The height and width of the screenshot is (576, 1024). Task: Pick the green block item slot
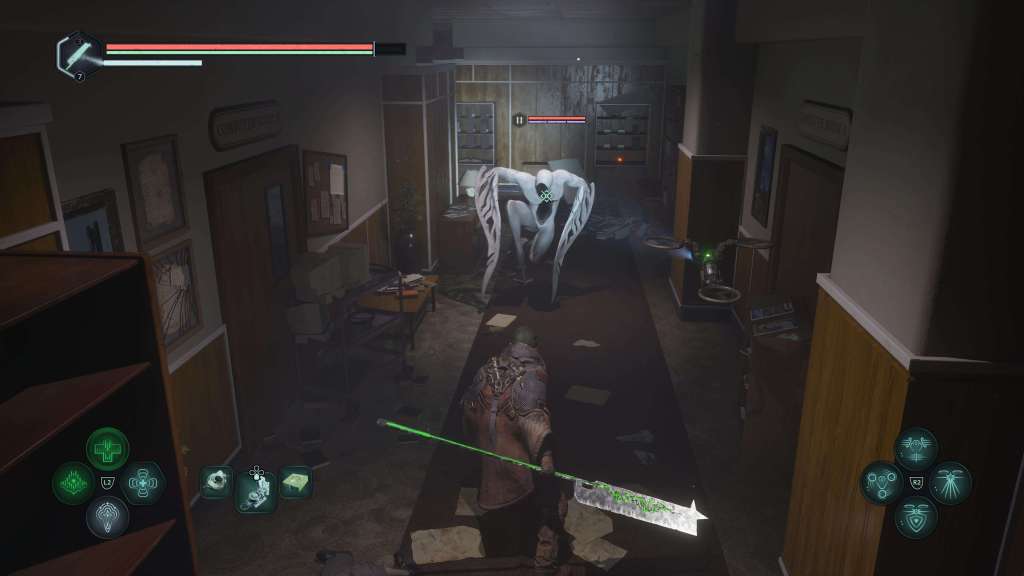point(295,482)
